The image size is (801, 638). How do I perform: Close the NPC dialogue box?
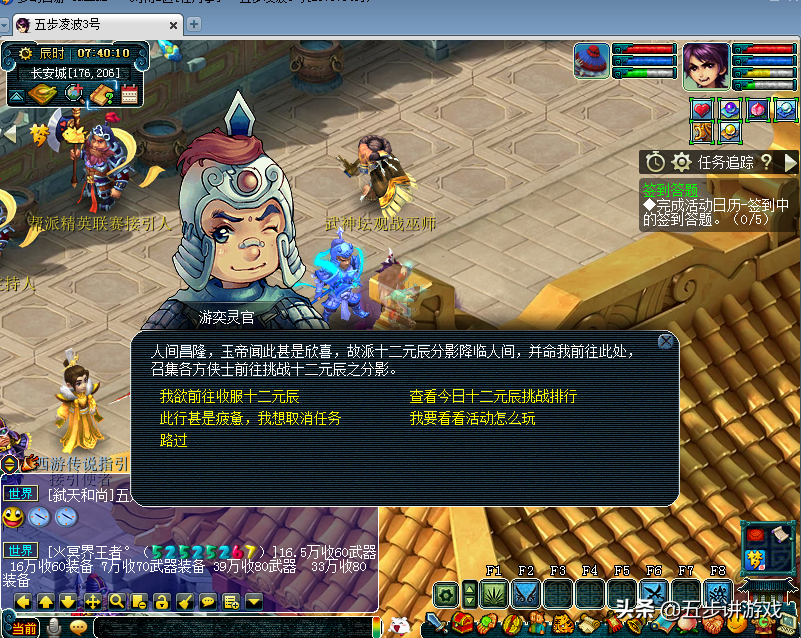665,342
